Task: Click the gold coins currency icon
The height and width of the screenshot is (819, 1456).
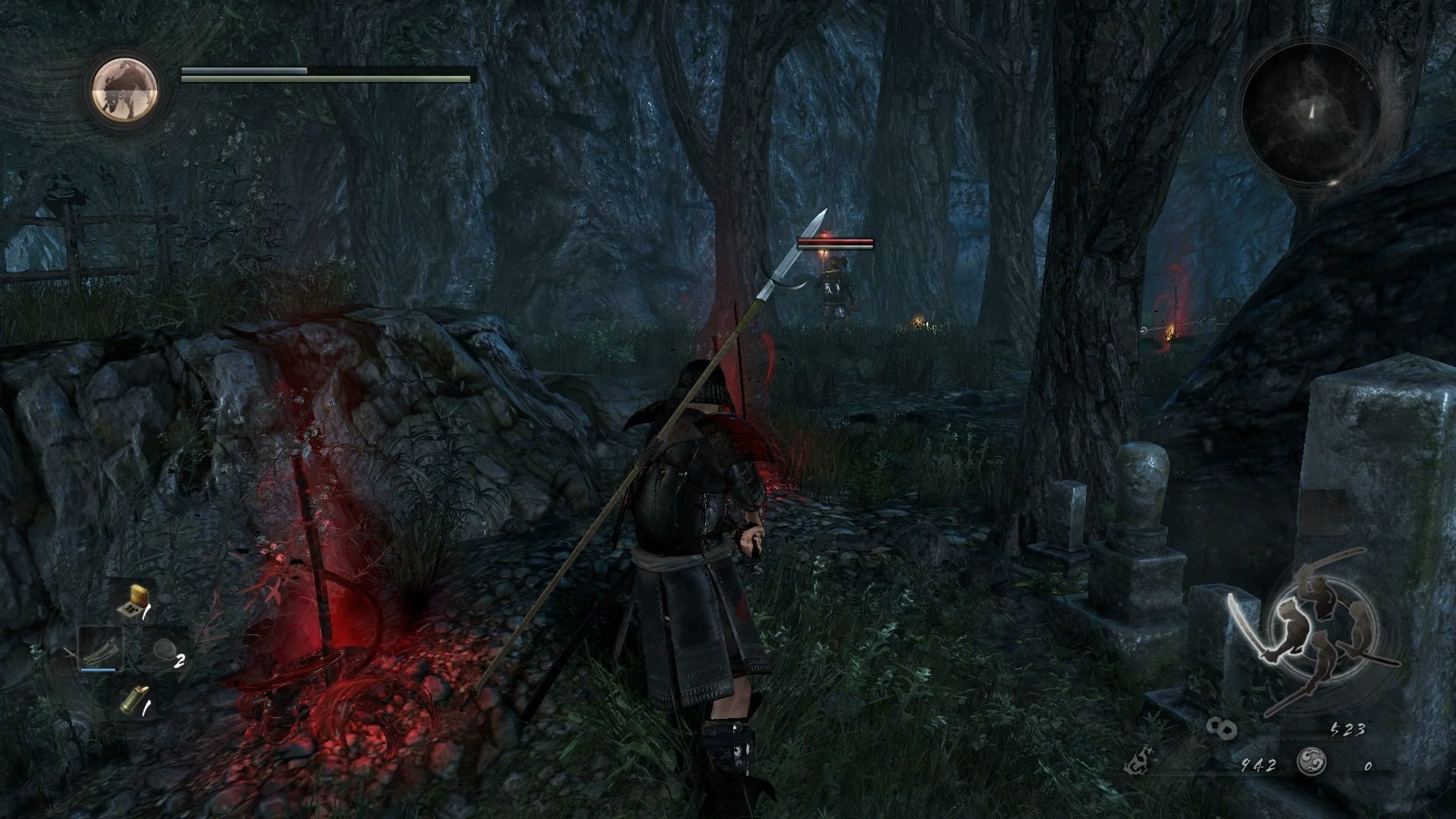Action: point(1222,729)
